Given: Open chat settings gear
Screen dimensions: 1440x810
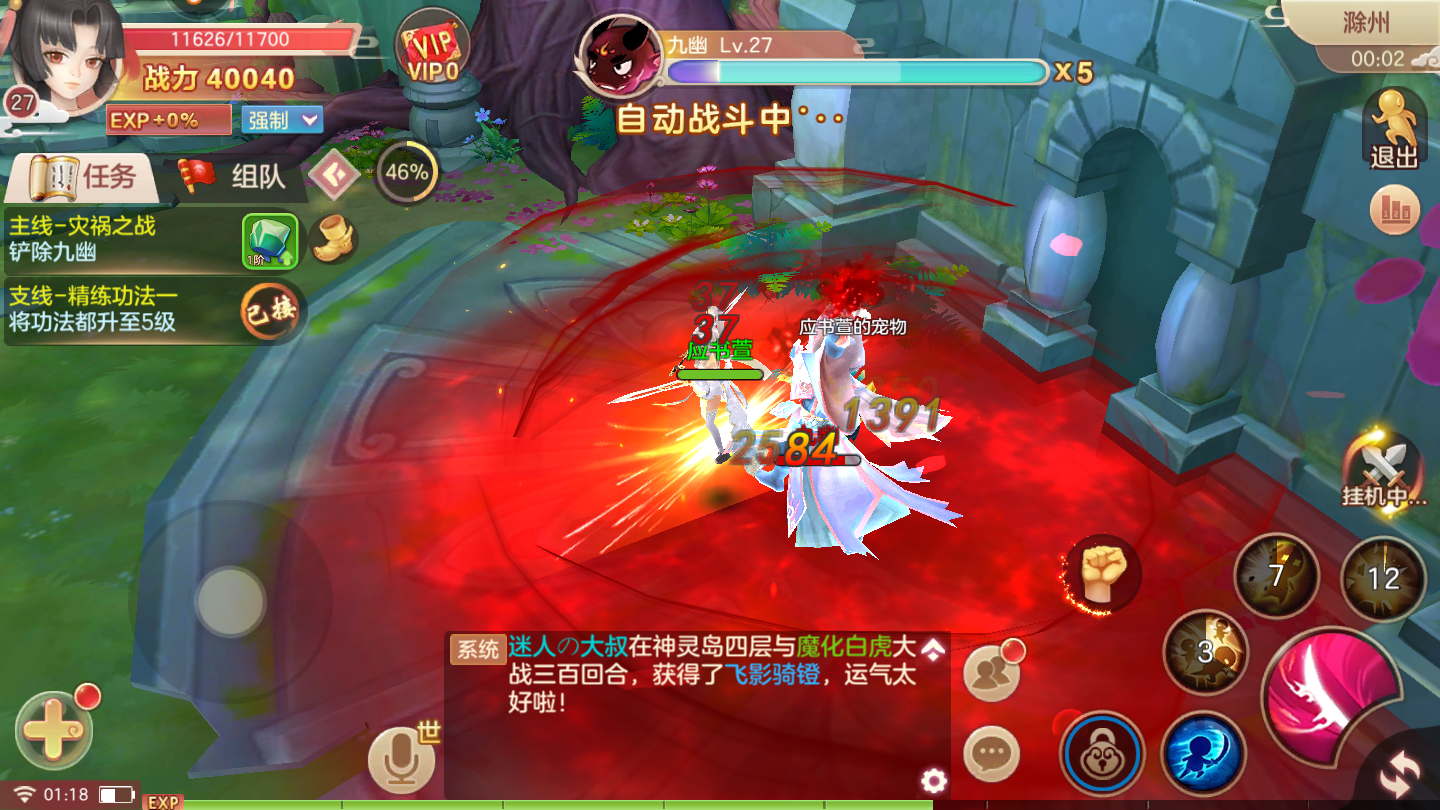Looking at the screenshot, I should [933, 780].
